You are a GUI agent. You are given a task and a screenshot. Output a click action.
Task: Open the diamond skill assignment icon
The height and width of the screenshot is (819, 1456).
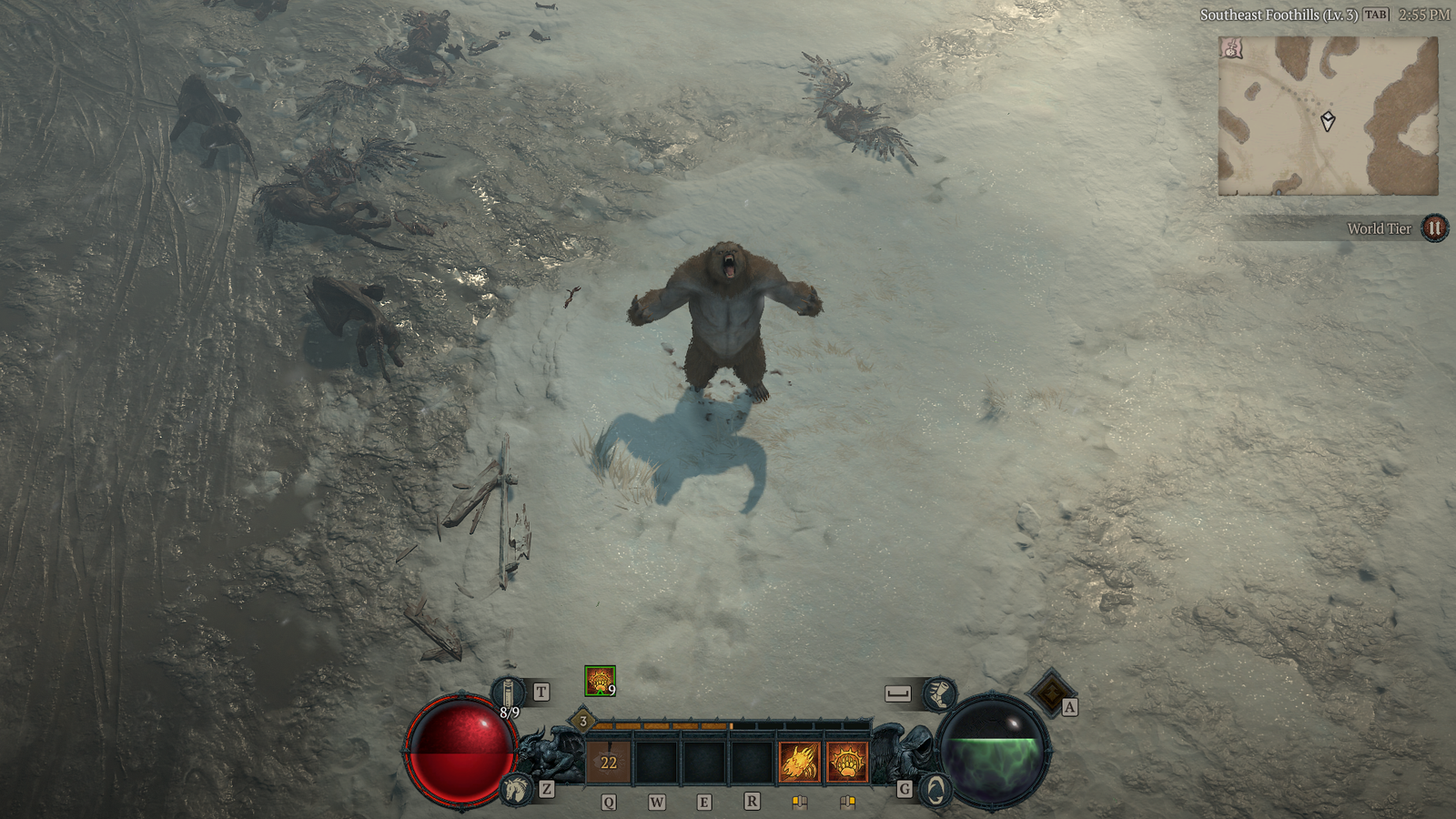point(1051,693)
